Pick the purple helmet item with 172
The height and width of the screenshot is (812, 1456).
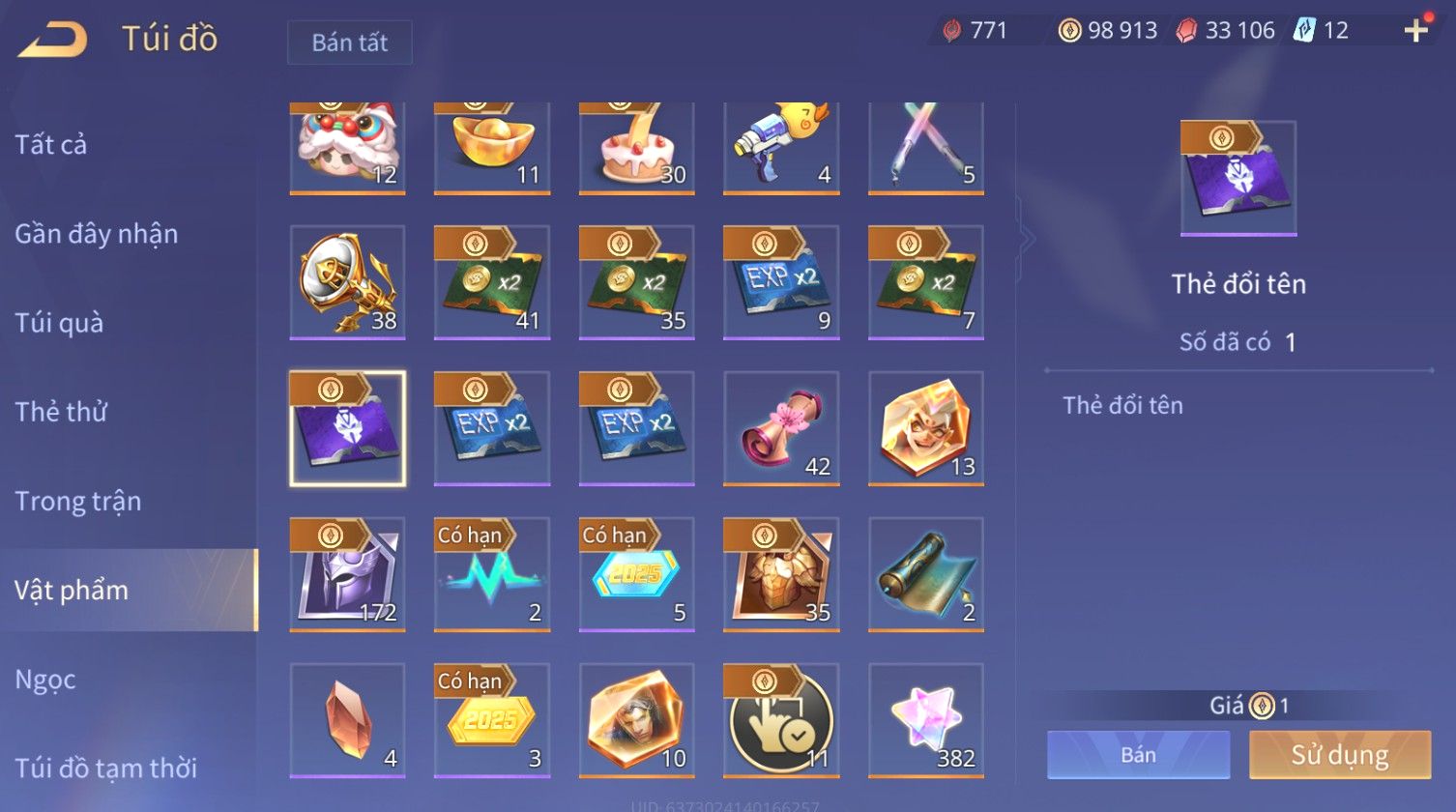coord(347,574)
